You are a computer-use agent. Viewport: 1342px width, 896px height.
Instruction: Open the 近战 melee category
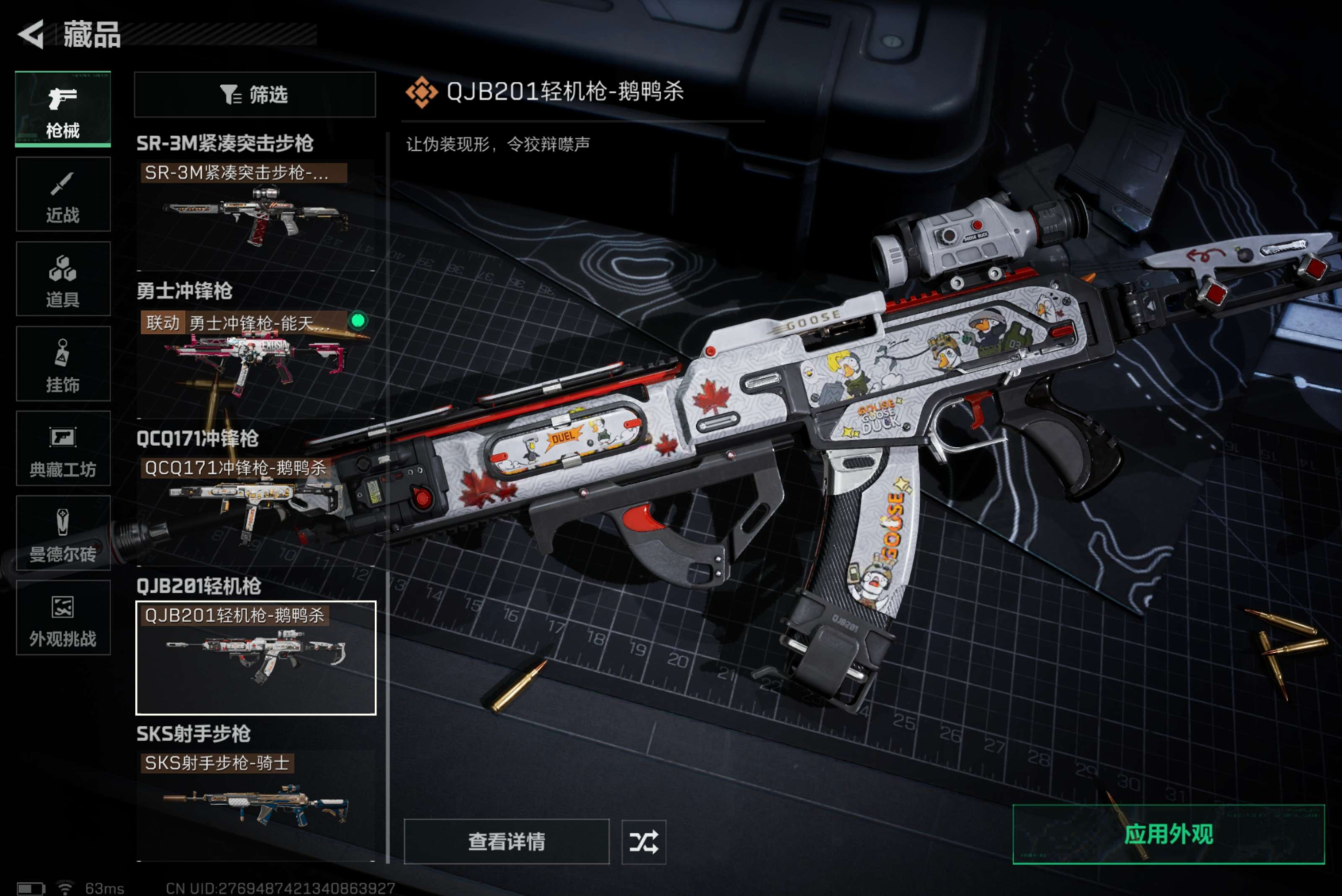(63, 195)
